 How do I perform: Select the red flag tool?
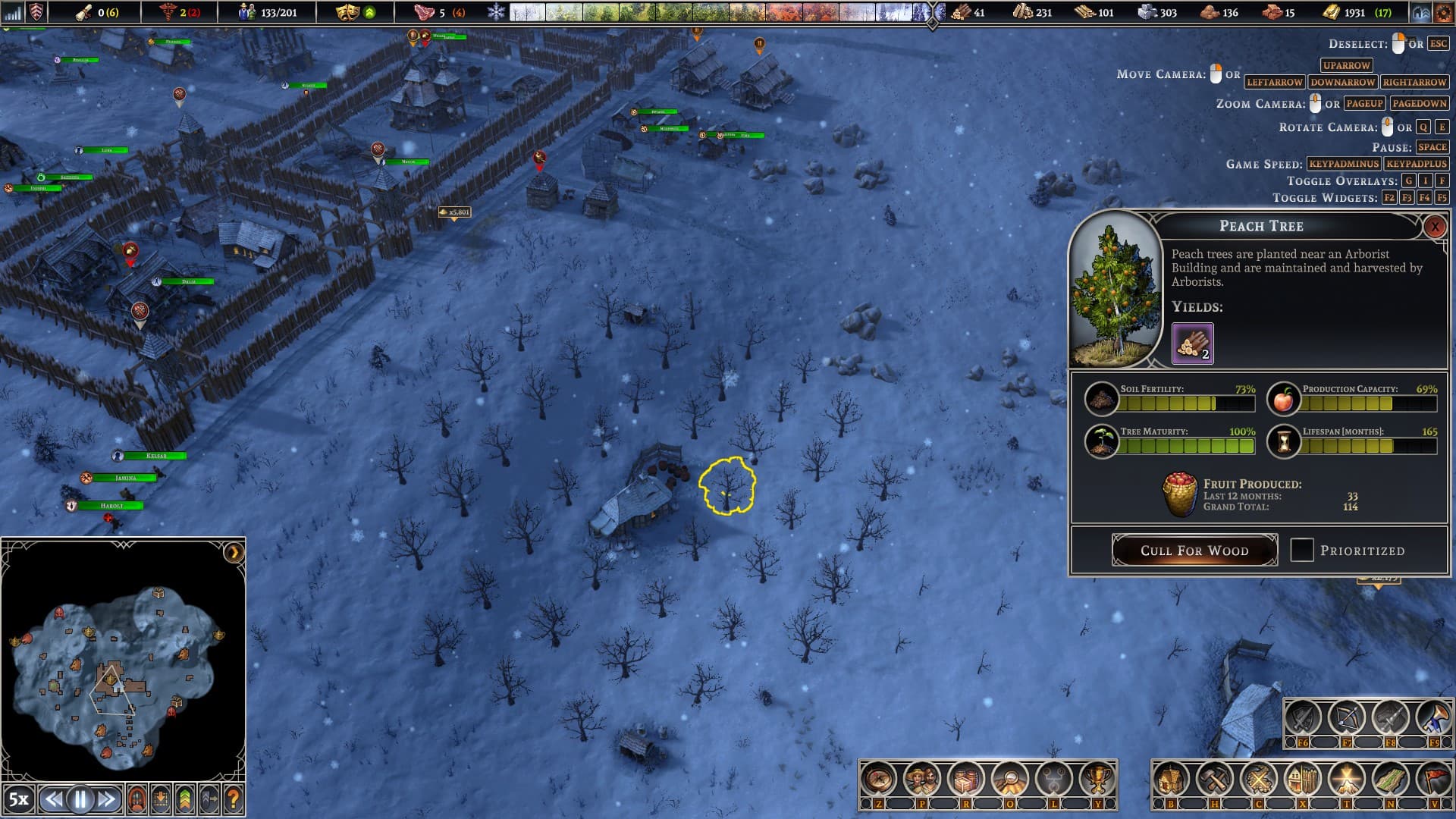tap(1433, 779)
